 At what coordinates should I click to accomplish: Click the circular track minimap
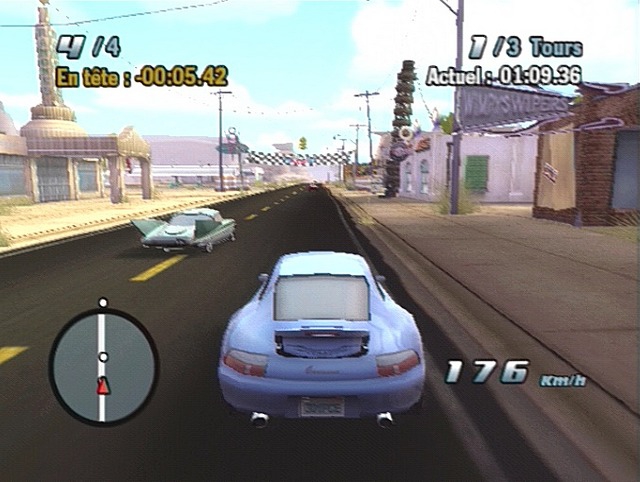tap(103, 366)
